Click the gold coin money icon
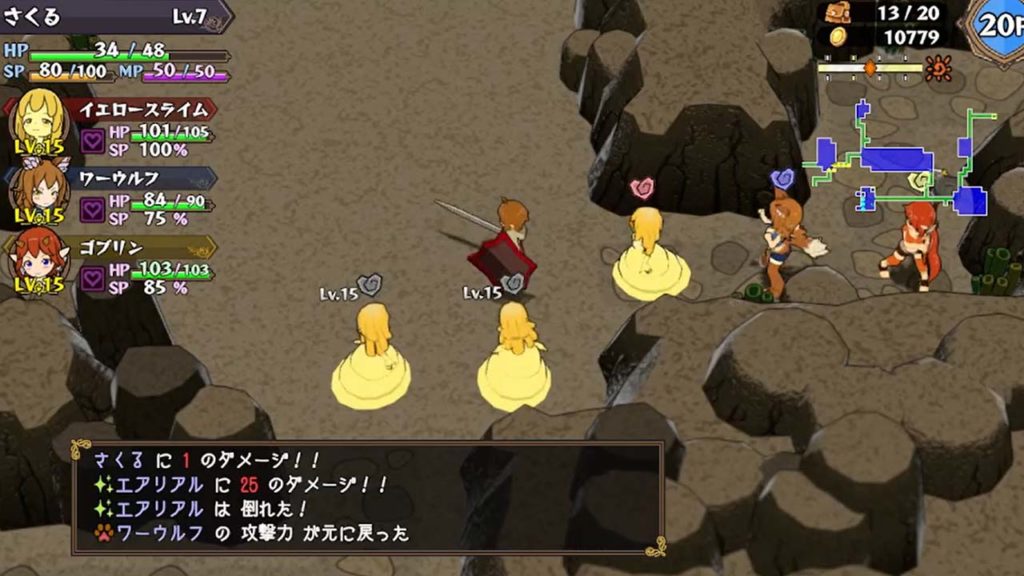 tap(838, 37)
